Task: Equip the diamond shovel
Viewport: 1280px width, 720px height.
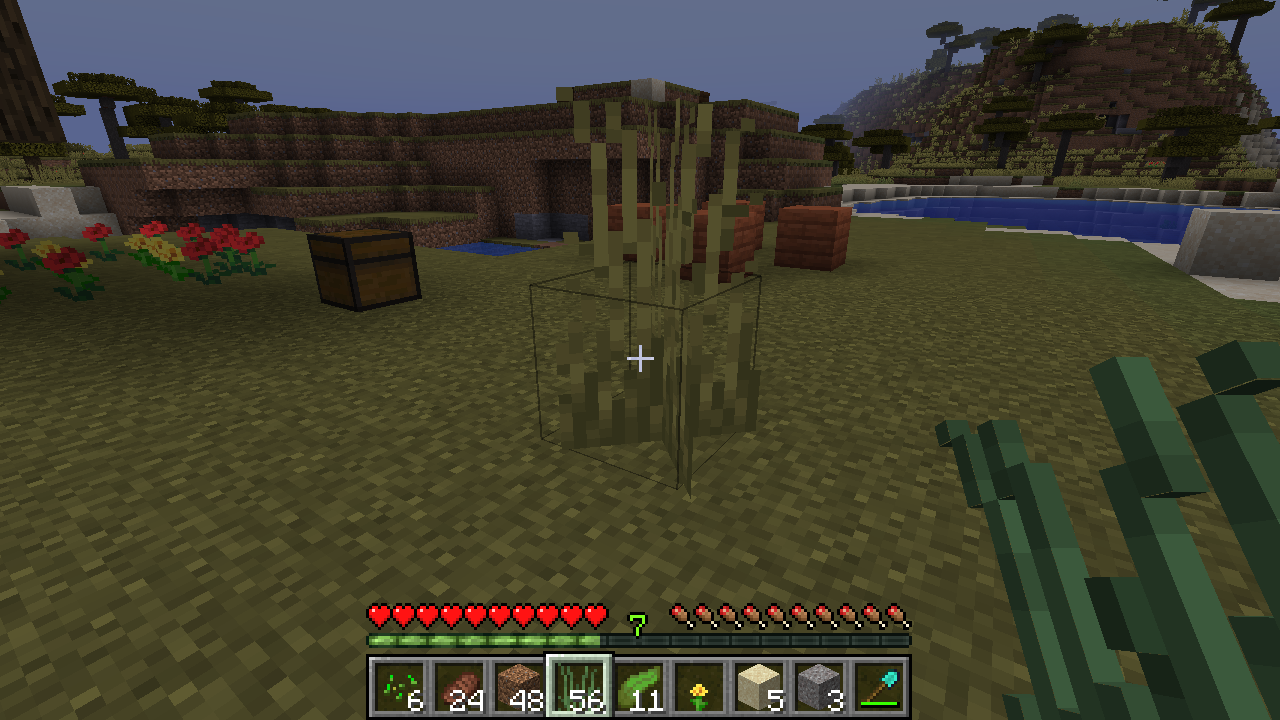Action: point(879,687)
